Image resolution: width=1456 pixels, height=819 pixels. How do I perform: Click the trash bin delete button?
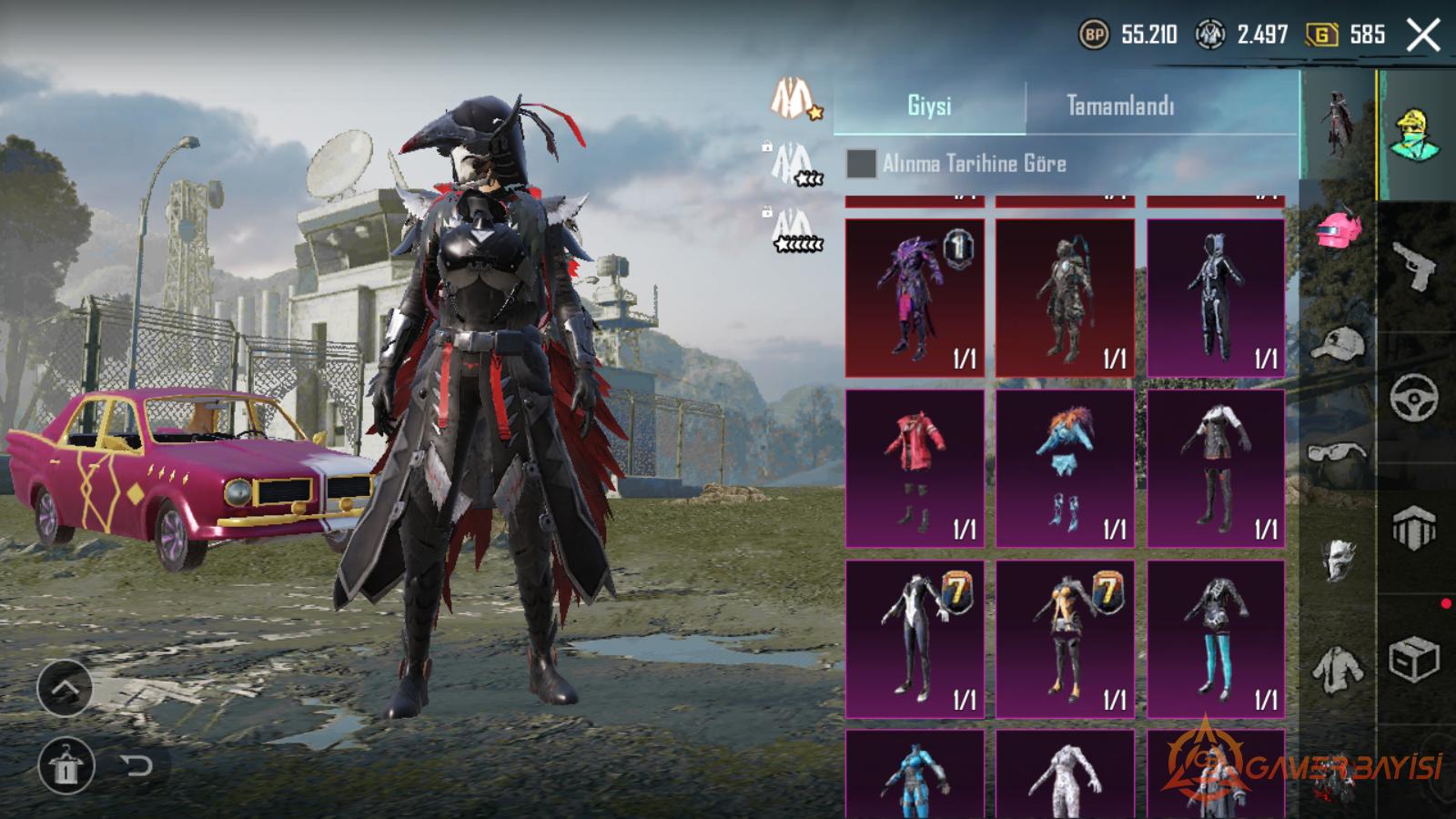[x=66, y=765]
